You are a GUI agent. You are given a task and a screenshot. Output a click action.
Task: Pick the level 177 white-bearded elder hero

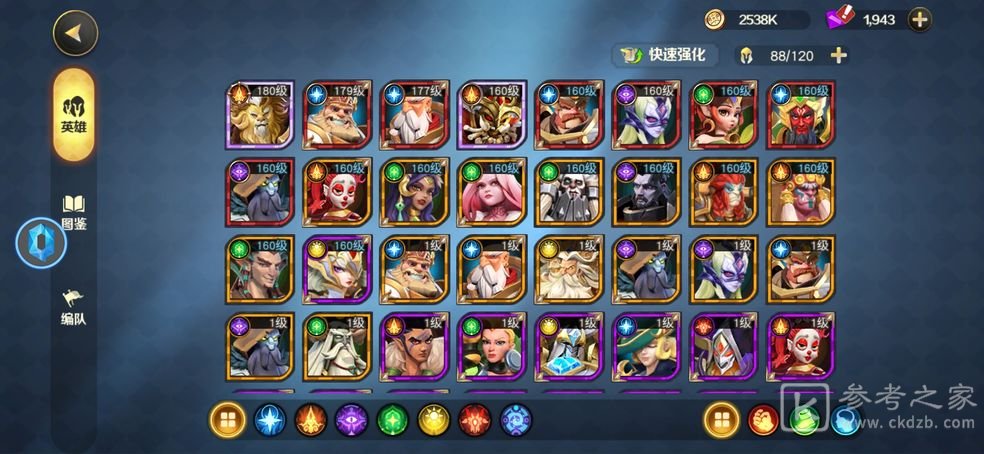click(414, 115)
